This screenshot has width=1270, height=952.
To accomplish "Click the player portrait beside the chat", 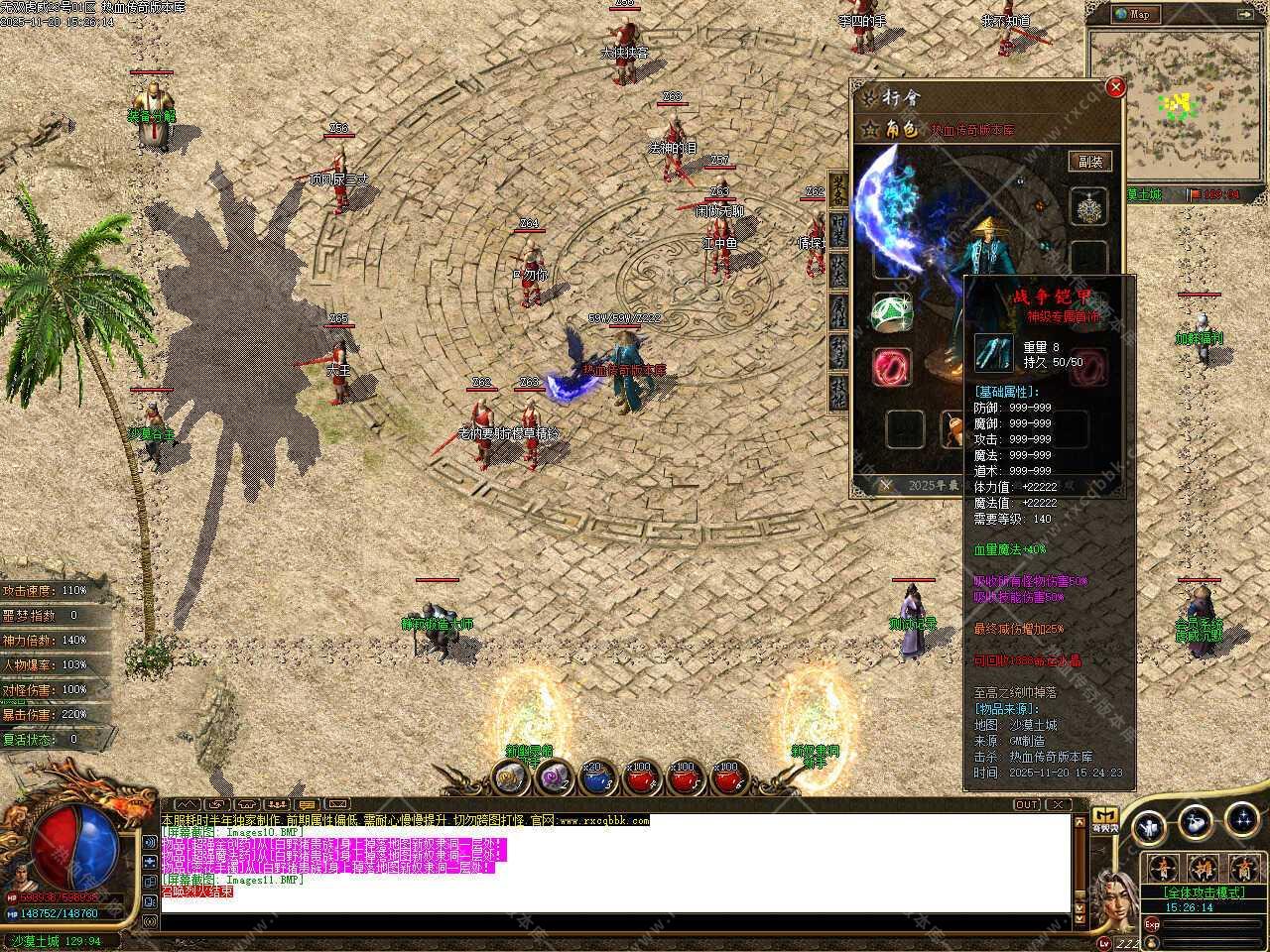I will 1116,897.
